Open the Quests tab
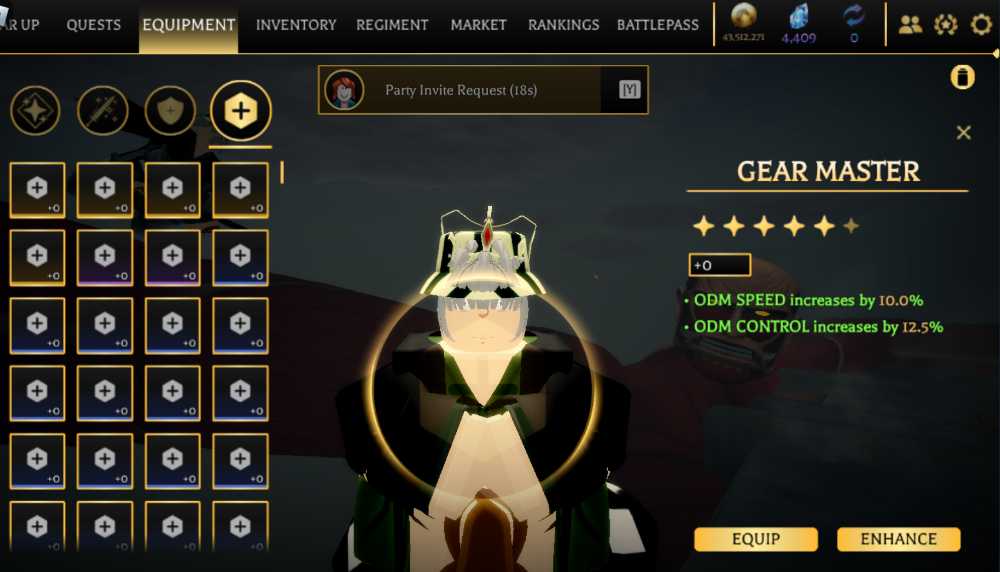The height and width of the screenshot is (572, 1000). (x=93, y=25)
